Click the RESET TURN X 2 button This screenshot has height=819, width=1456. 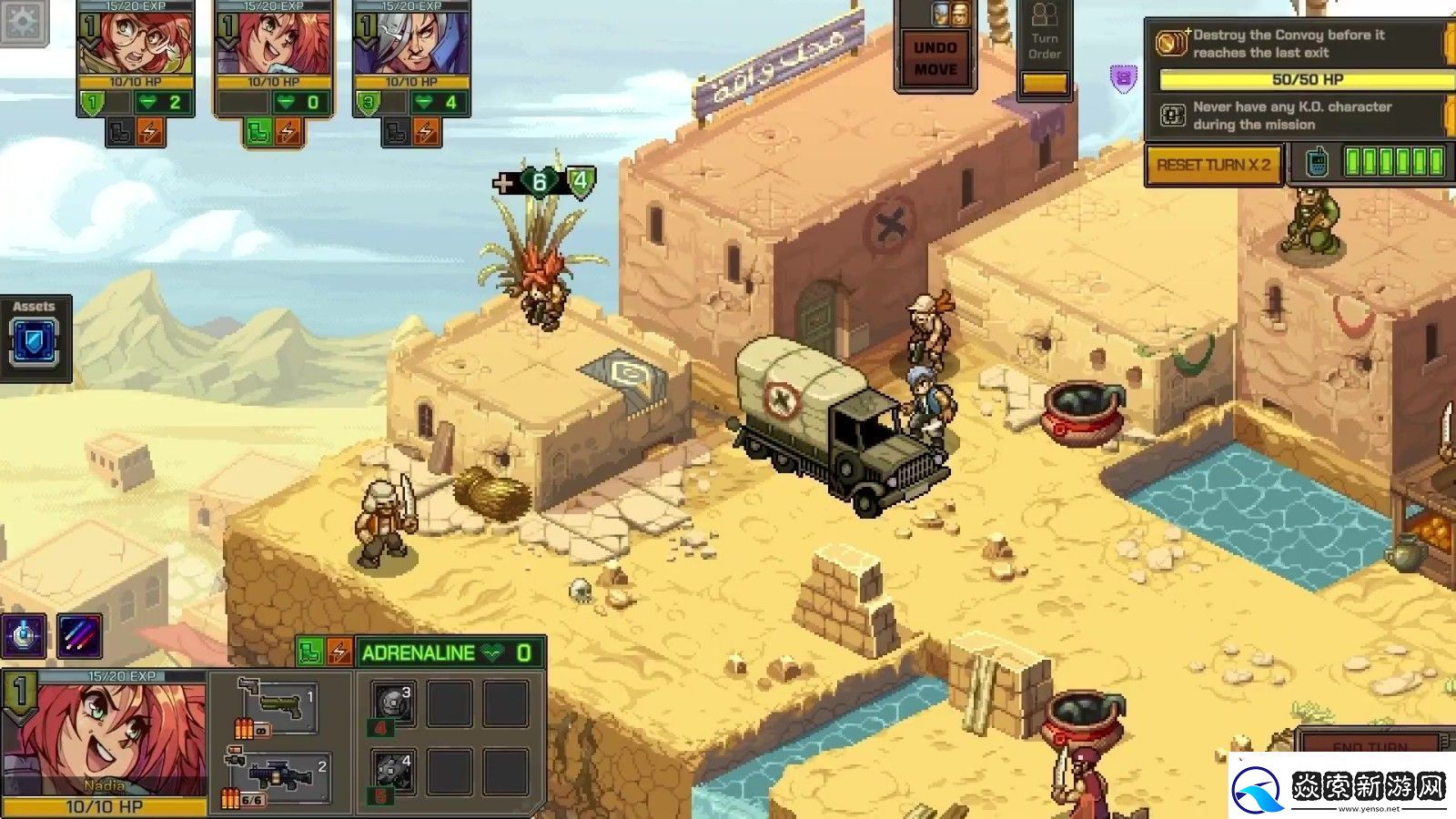coord(1213,165)
